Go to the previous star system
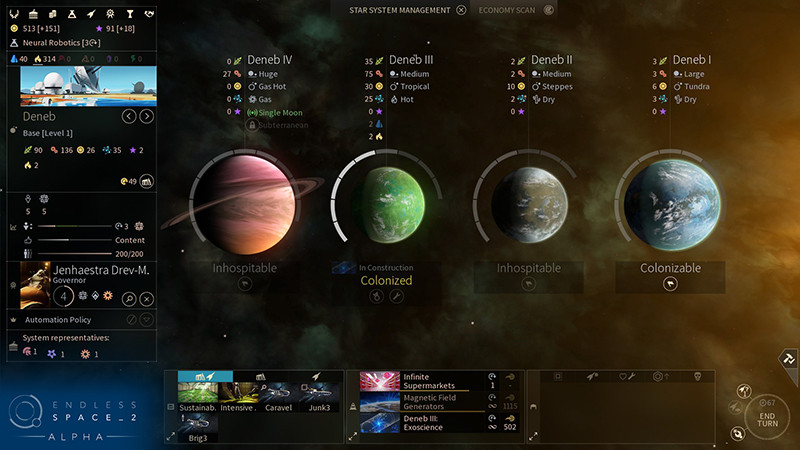 [128, 117]
